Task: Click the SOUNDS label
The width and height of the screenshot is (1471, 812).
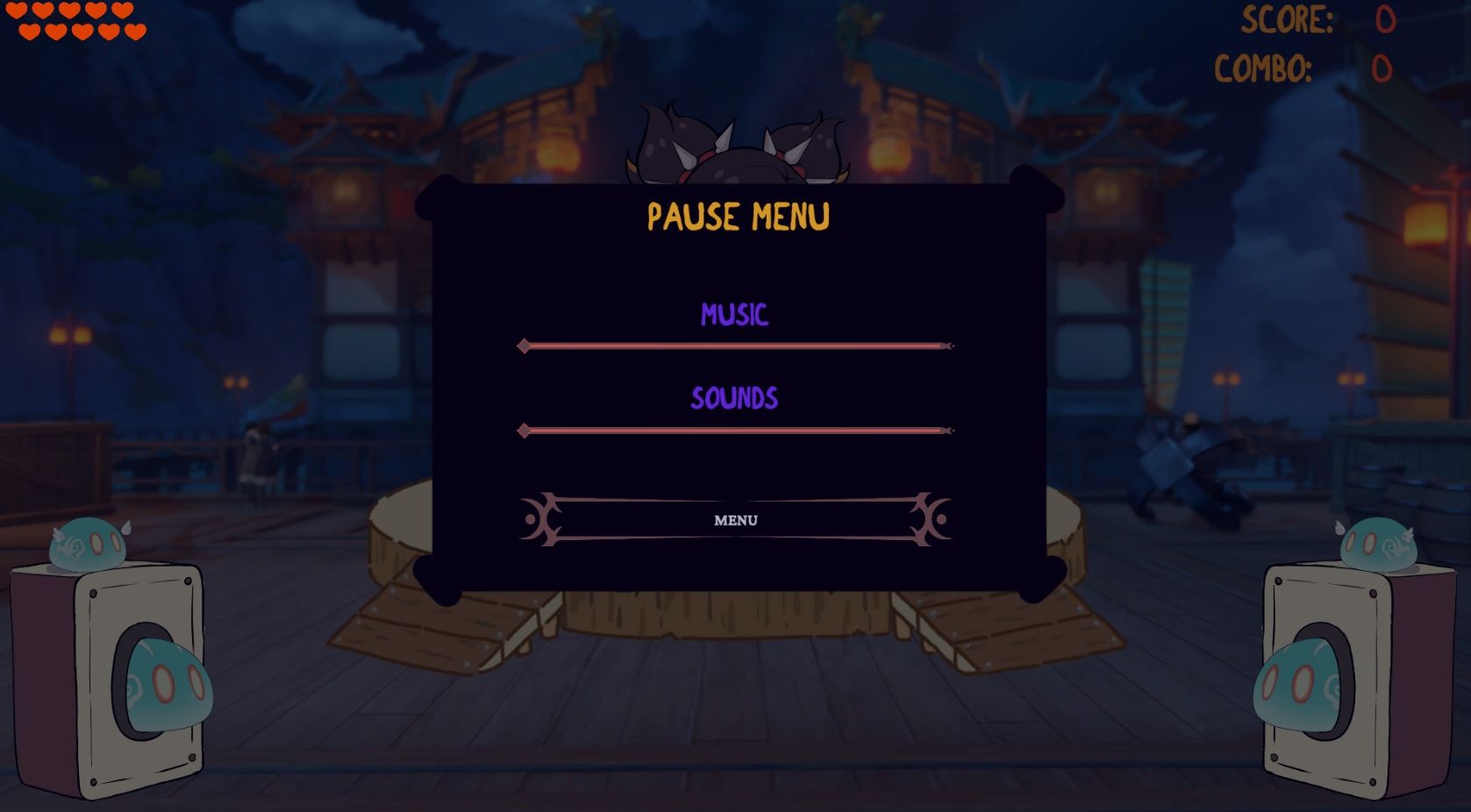Action: click(735, 399)
